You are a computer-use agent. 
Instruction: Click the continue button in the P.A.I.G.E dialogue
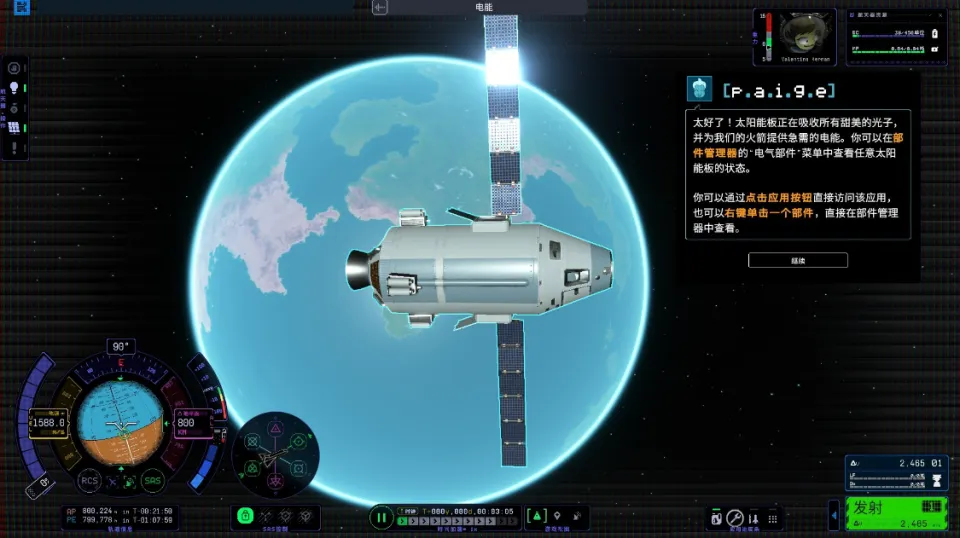pos(797,260)
